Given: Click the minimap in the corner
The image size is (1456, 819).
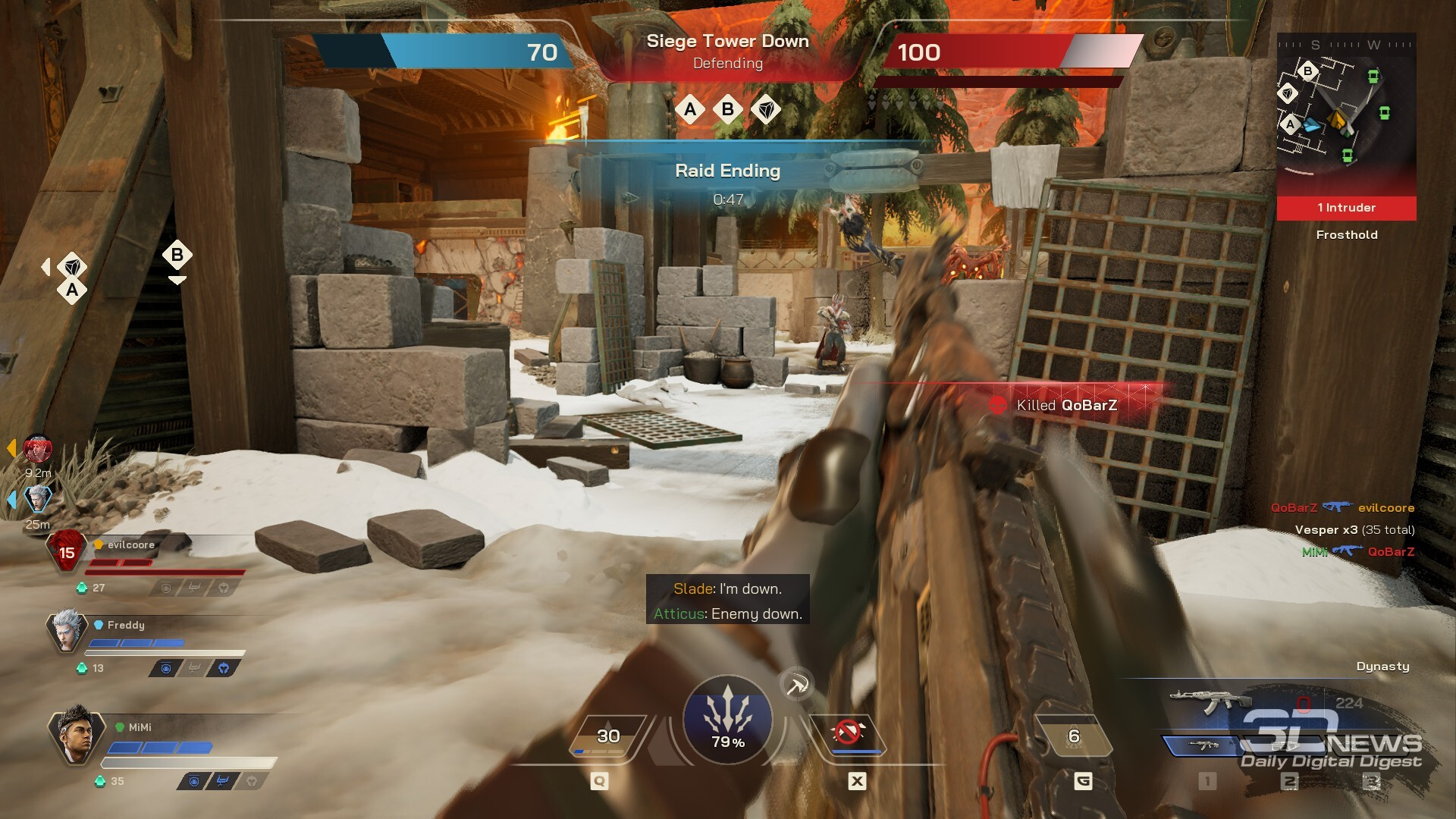Looking at the screenshot, I should click(1346, 114).
